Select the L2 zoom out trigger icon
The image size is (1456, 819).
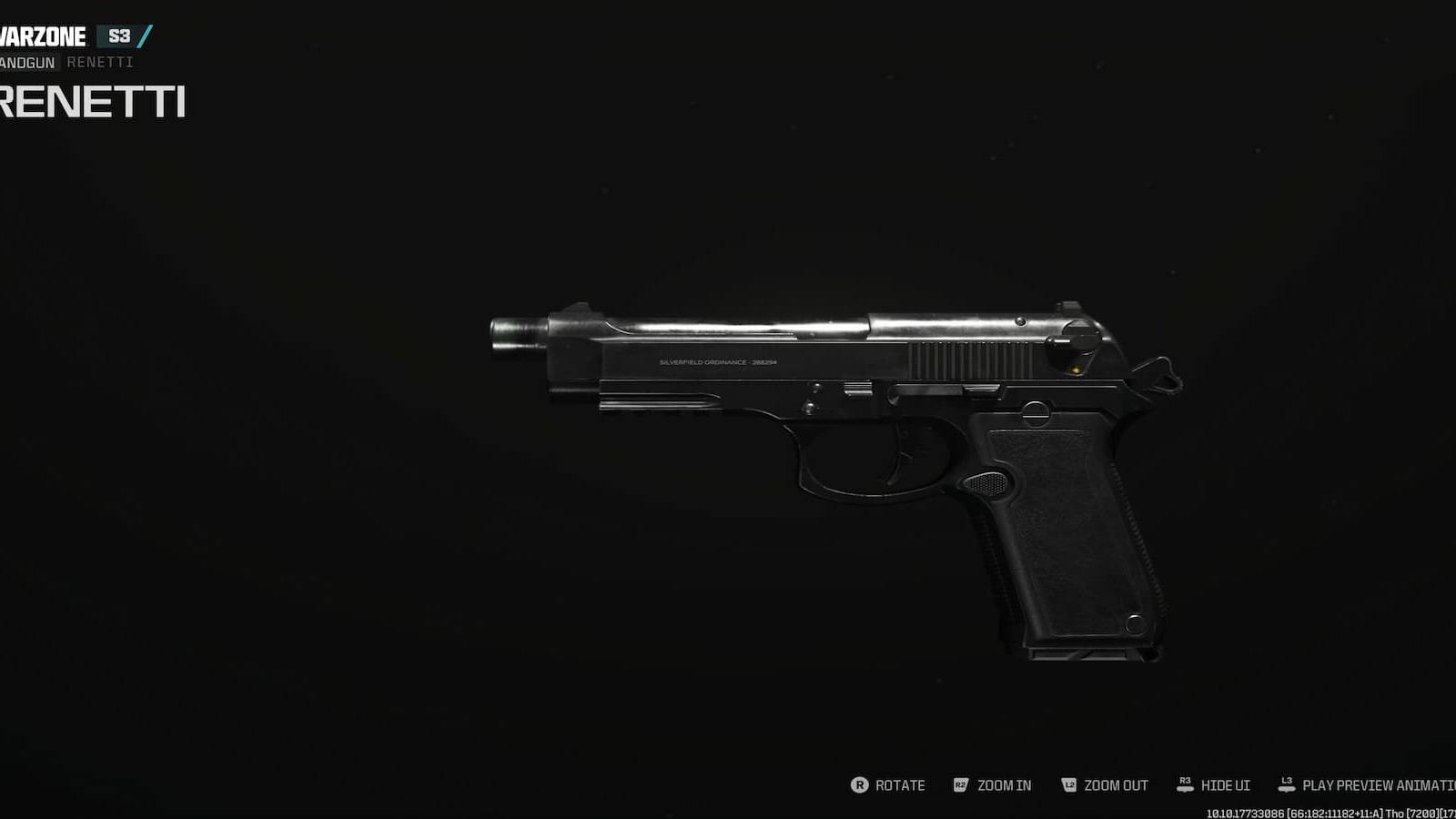tap(1069, 785)
